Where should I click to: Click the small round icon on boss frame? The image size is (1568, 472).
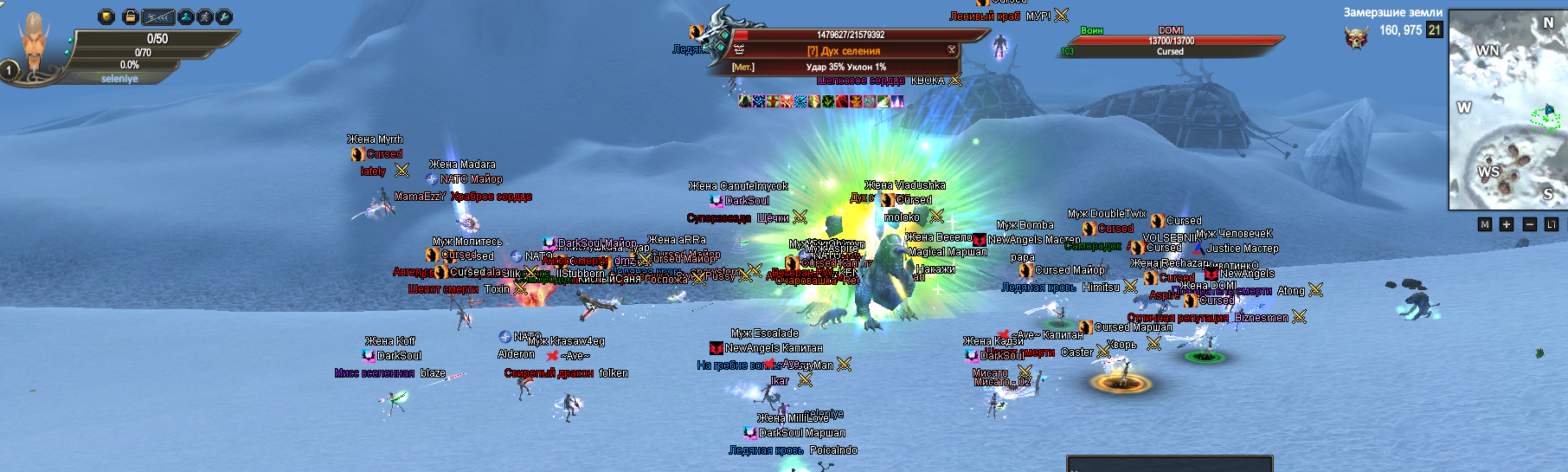[952, 50]
